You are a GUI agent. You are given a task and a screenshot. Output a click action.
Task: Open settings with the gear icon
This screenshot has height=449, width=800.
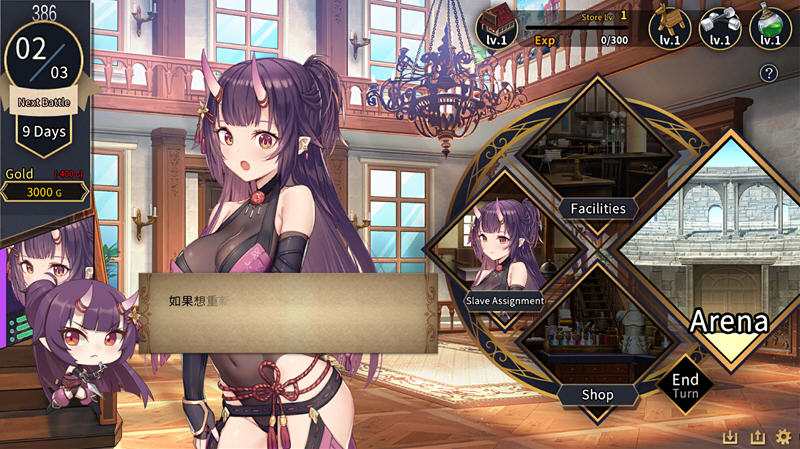(783, 437)
